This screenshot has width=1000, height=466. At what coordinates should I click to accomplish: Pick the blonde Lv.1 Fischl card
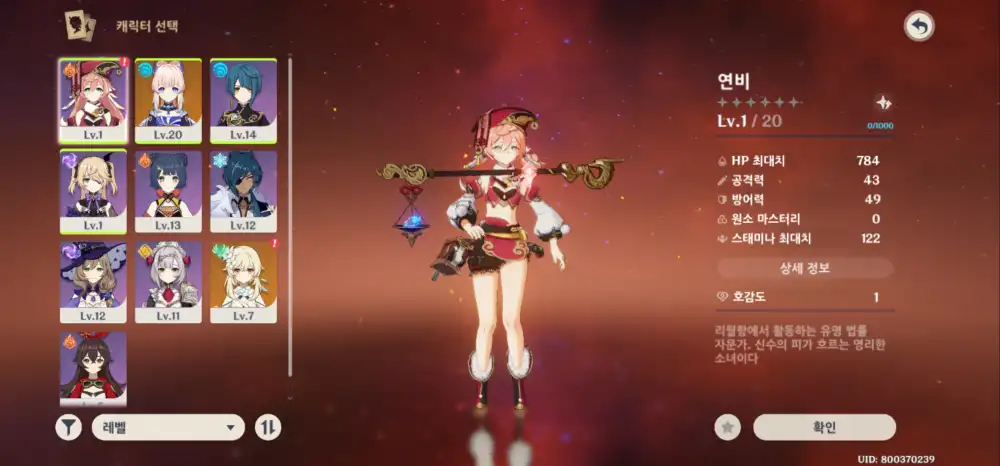[x=93, y=191]
